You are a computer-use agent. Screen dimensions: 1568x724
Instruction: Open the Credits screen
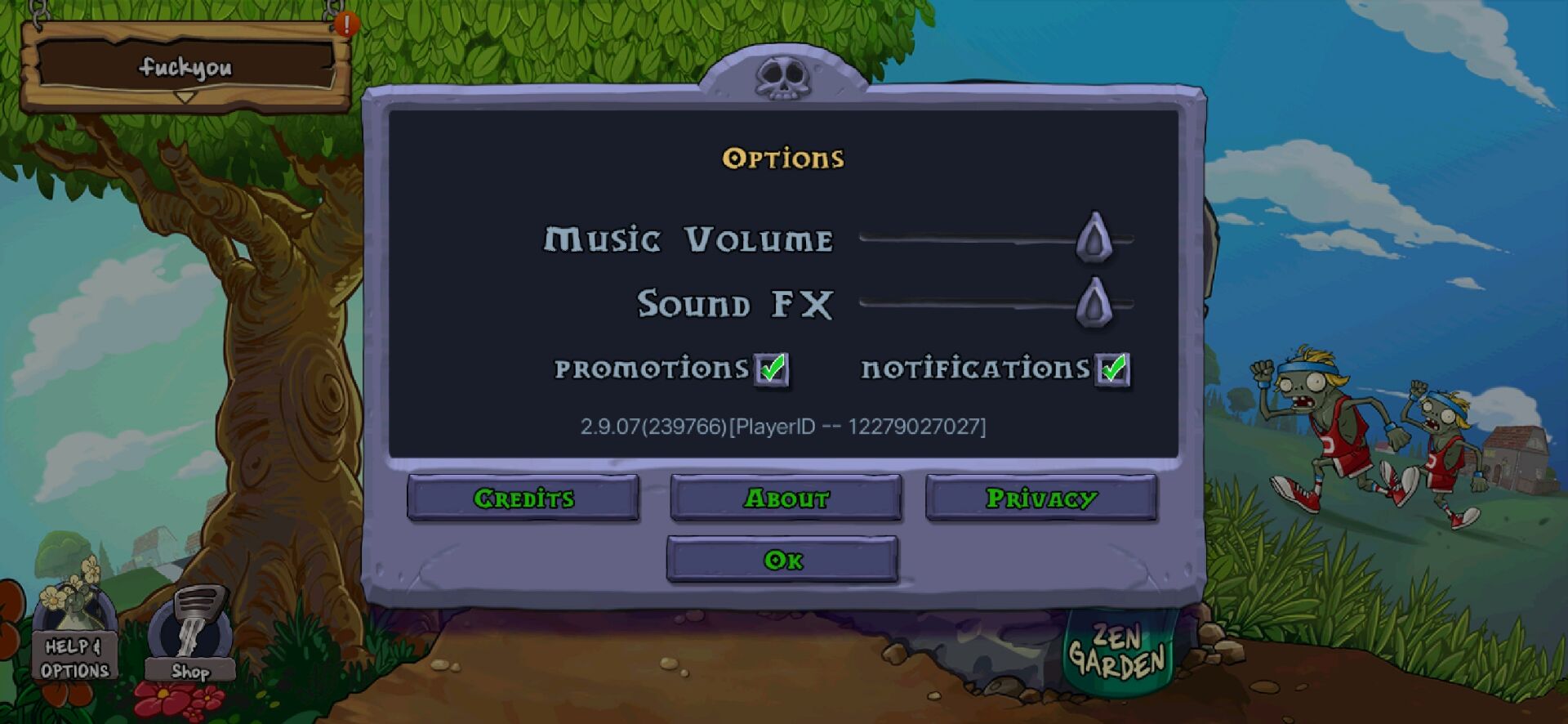(x=523, y=498)
